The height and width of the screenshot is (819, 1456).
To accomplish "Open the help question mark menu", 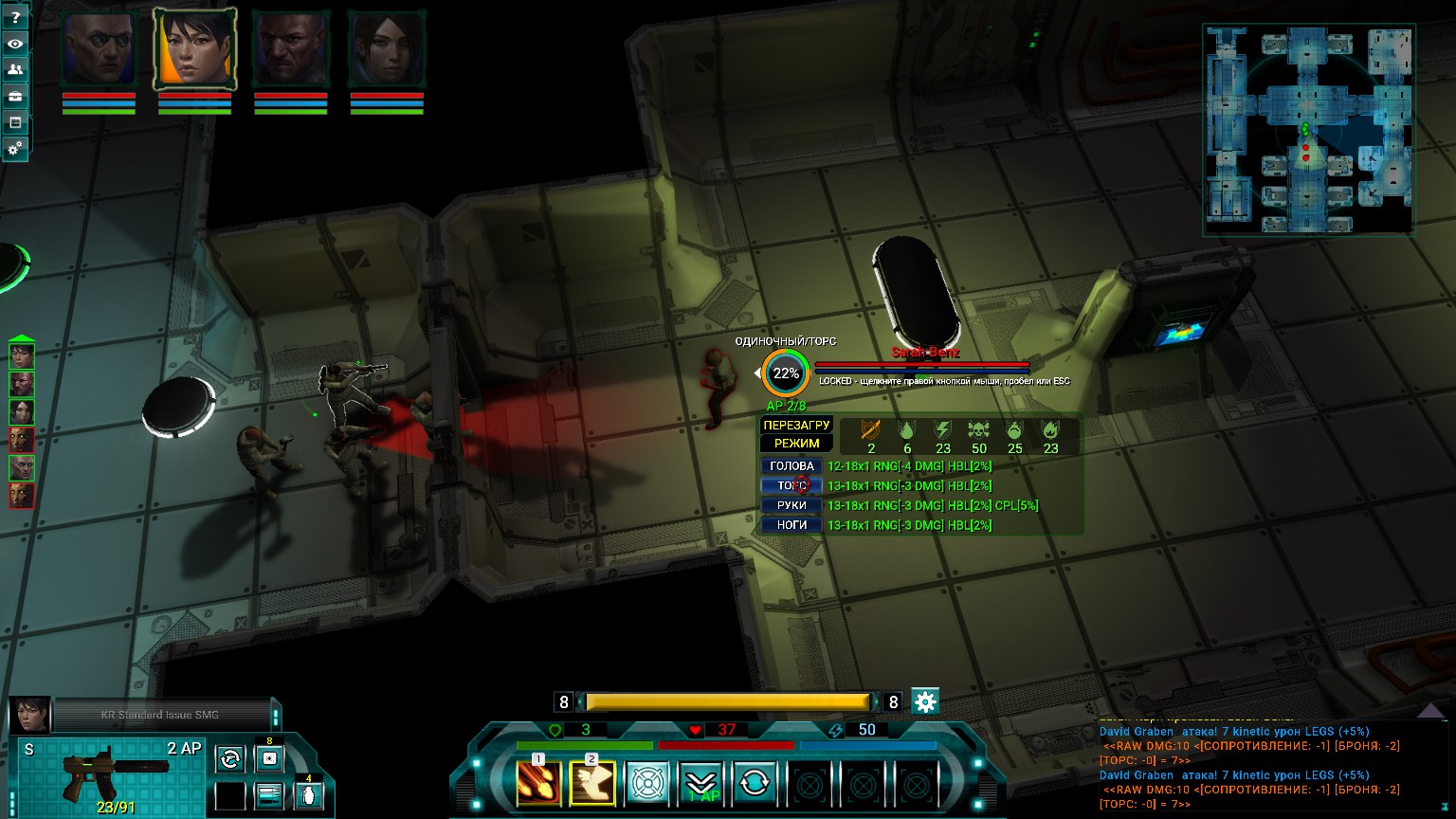I will coord(15,18).
